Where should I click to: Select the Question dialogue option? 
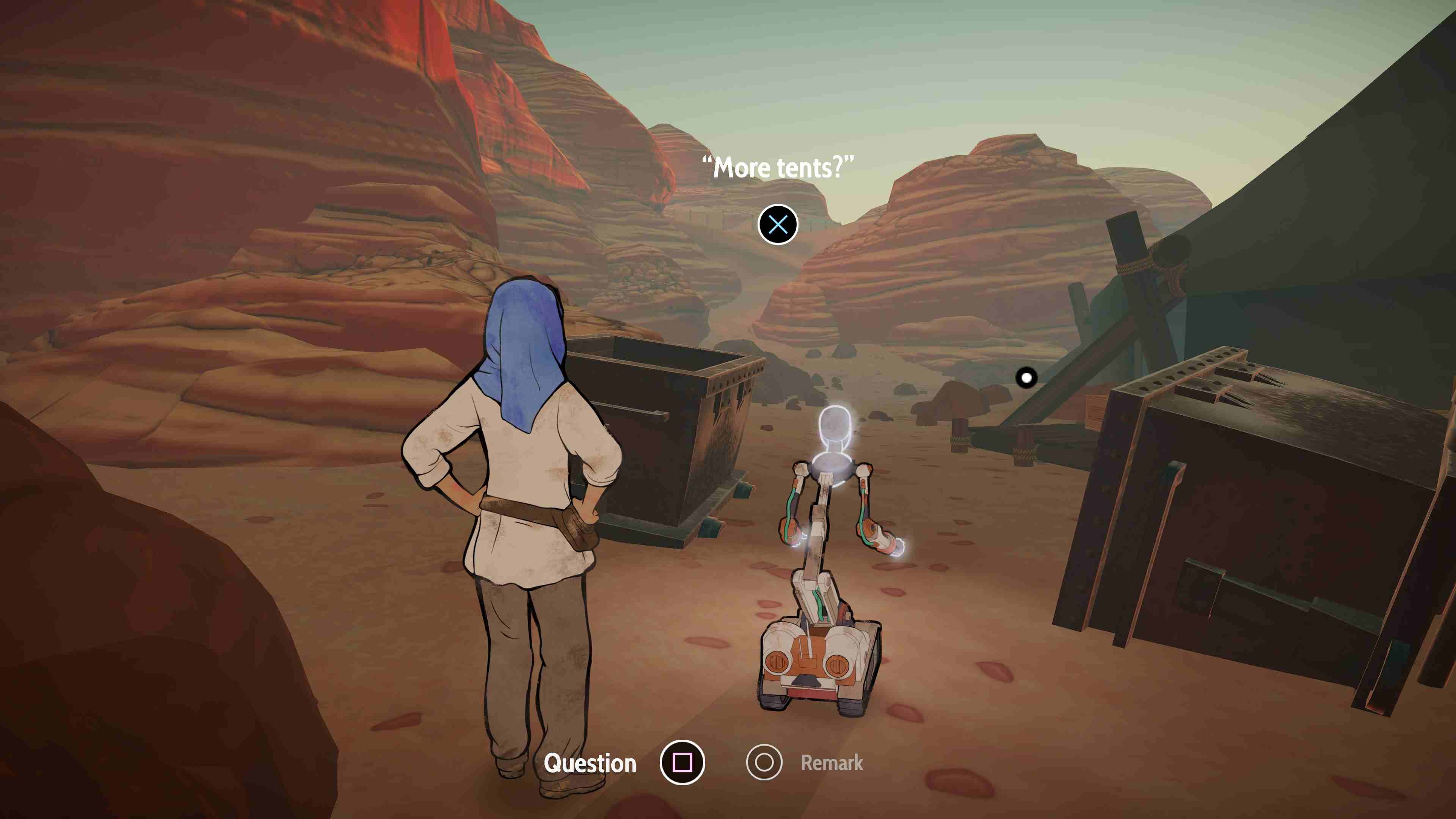682,763
